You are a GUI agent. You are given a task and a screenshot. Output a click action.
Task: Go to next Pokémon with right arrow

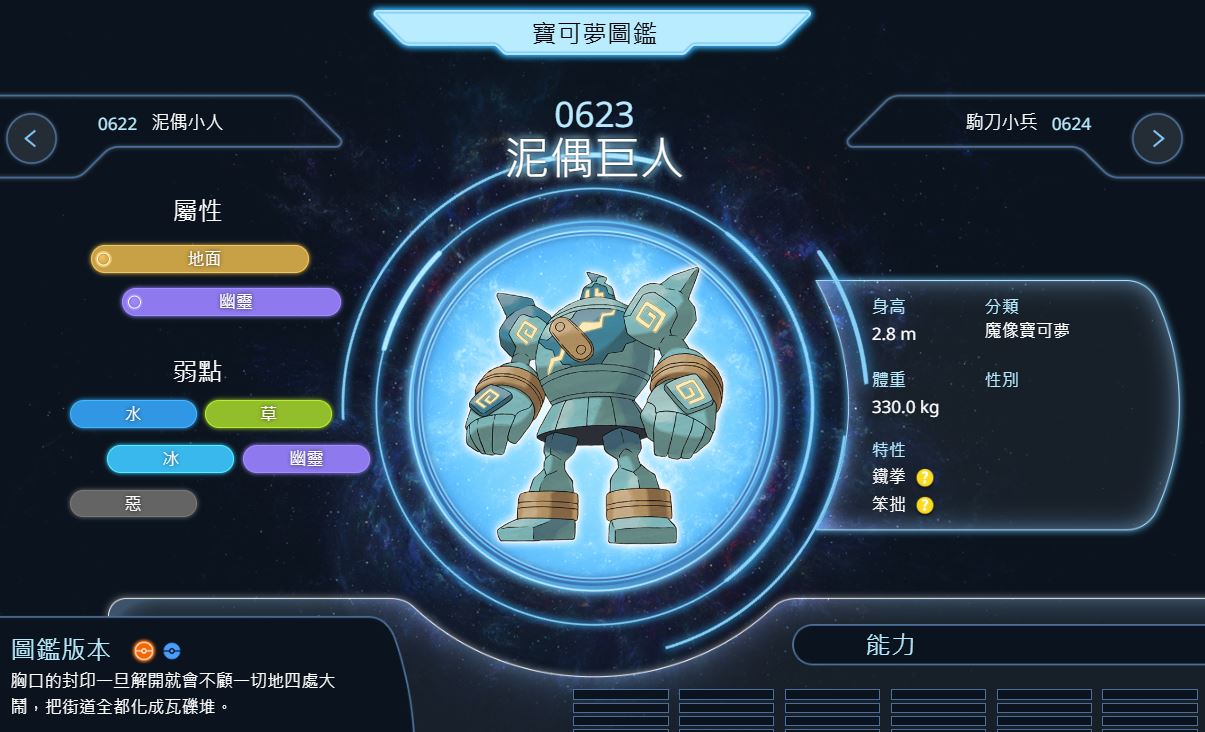[x=1157, y=139]
